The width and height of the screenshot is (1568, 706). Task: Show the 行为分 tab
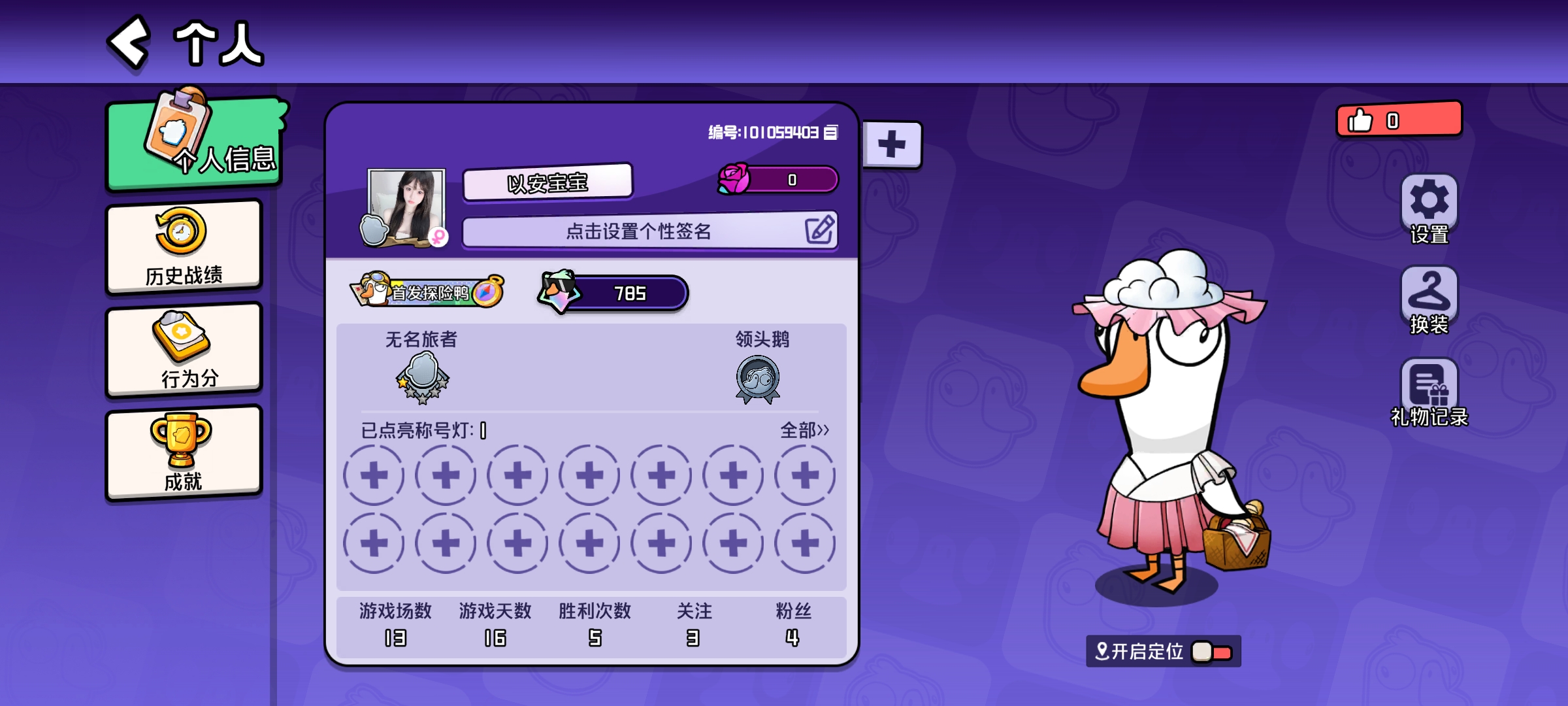[184, 350]
